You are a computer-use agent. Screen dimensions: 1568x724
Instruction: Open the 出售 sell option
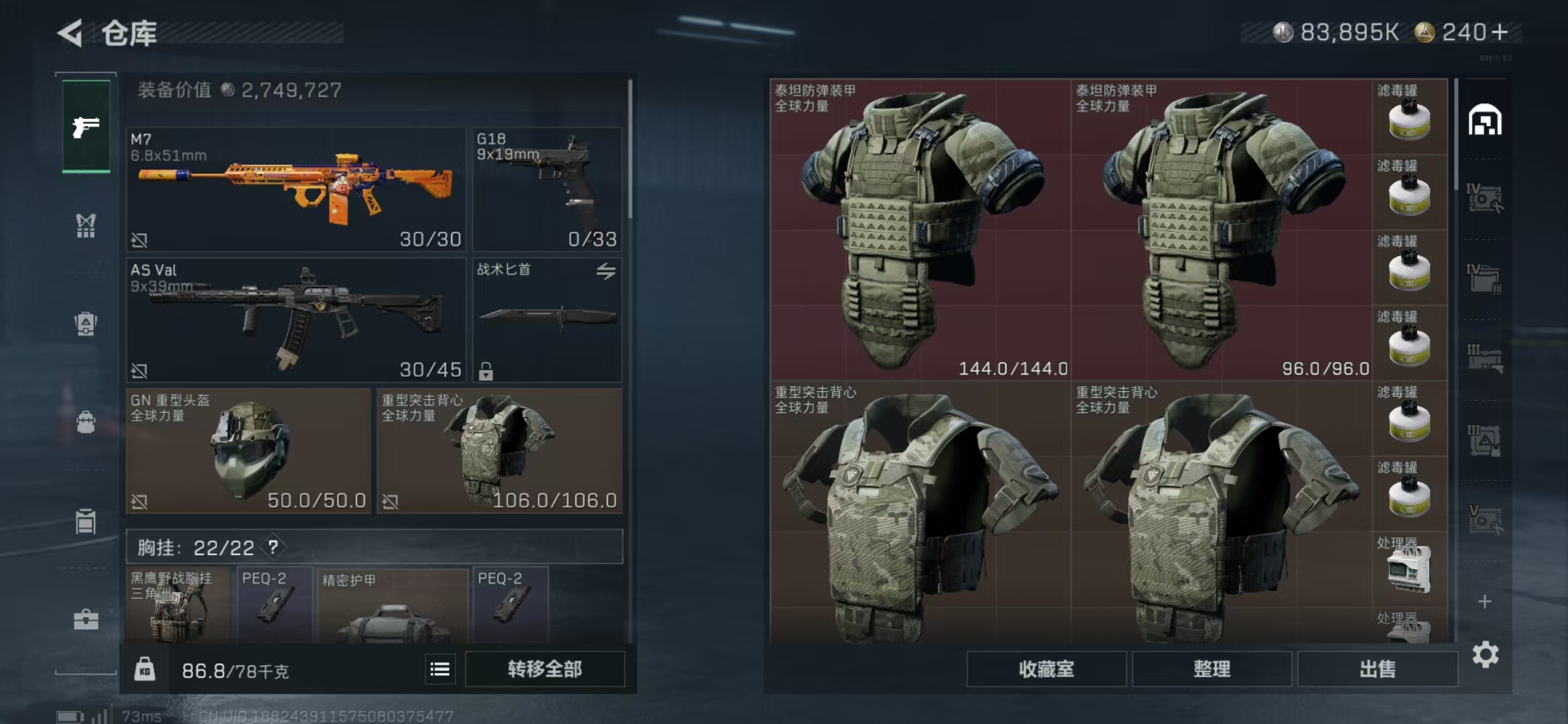(x=1377, y=669)
